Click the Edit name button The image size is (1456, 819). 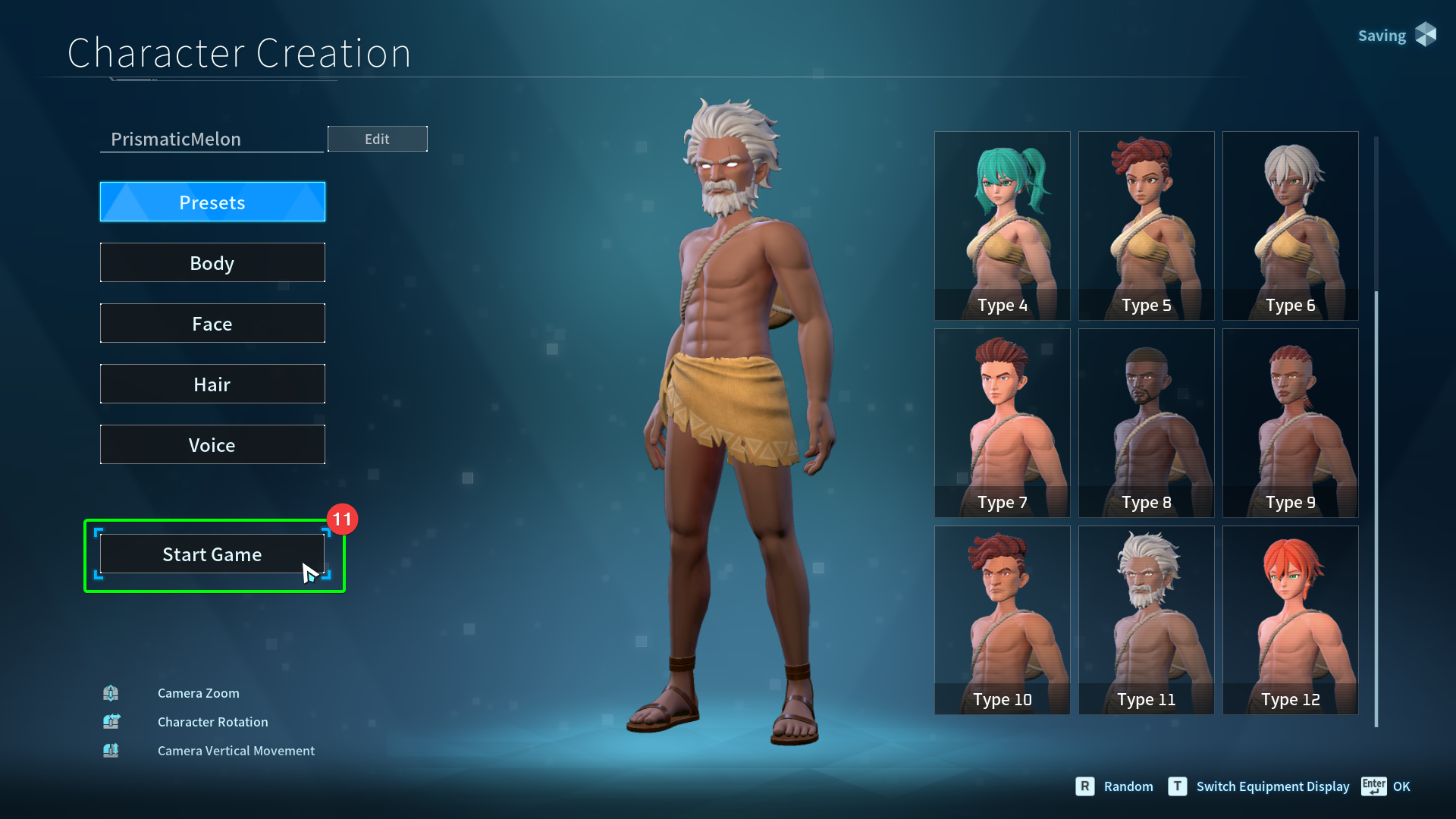pyautogui.click(x=377, y=139)
